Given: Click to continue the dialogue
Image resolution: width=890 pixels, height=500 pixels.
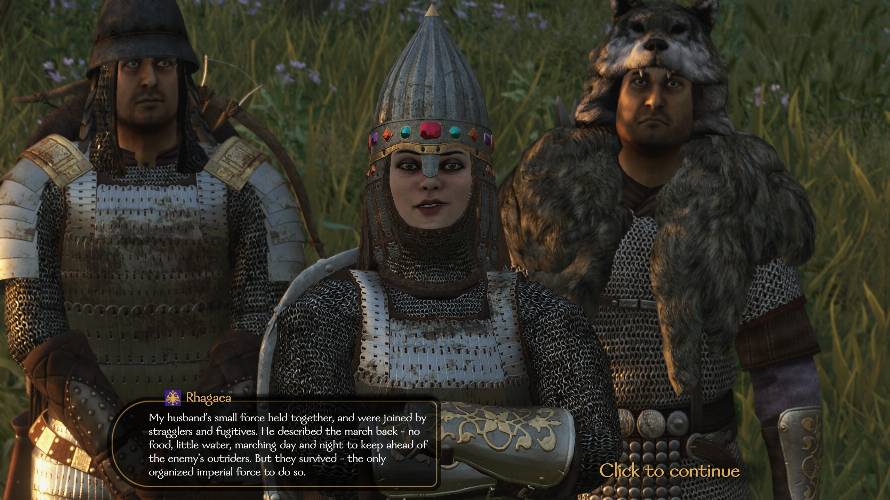Looking at the screenshot, I should [x=669, y=470].
